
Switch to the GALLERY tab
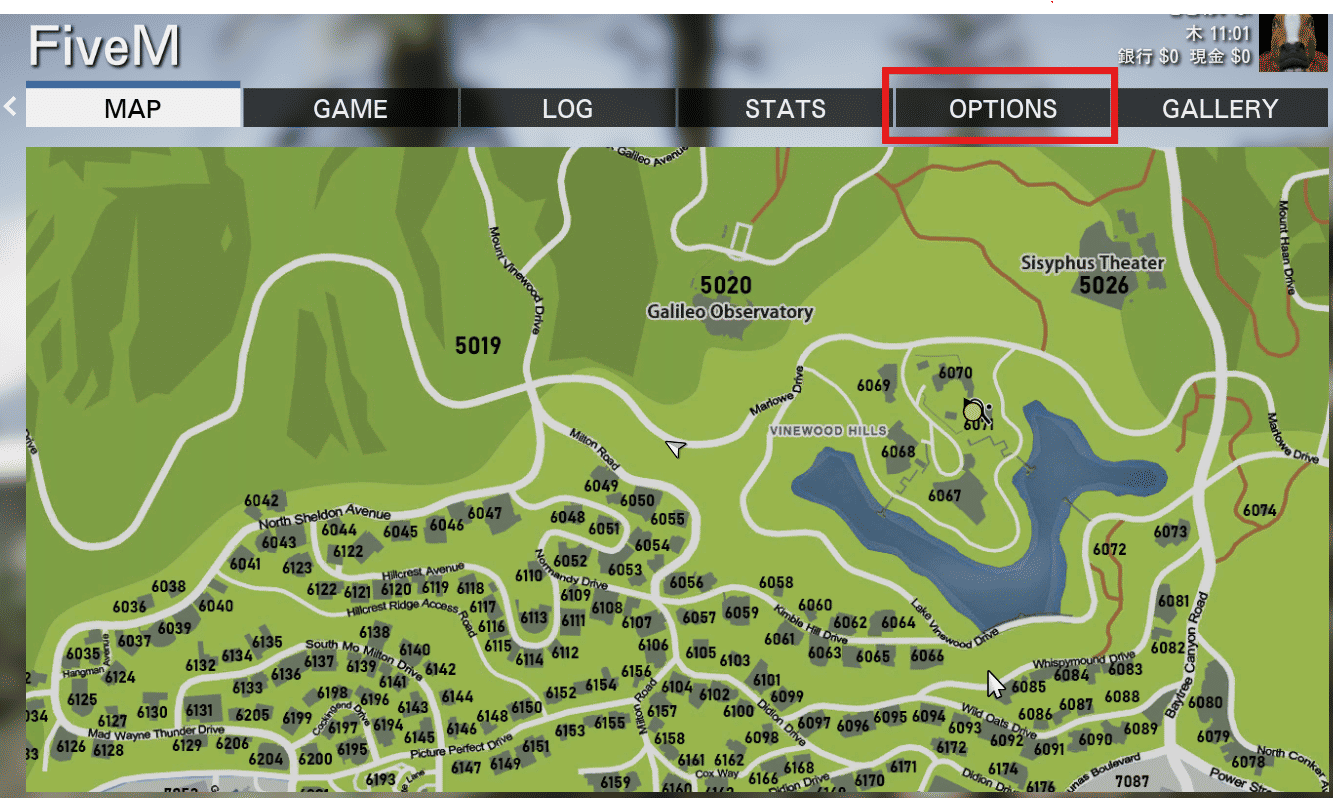click(x=1220, y=108)
